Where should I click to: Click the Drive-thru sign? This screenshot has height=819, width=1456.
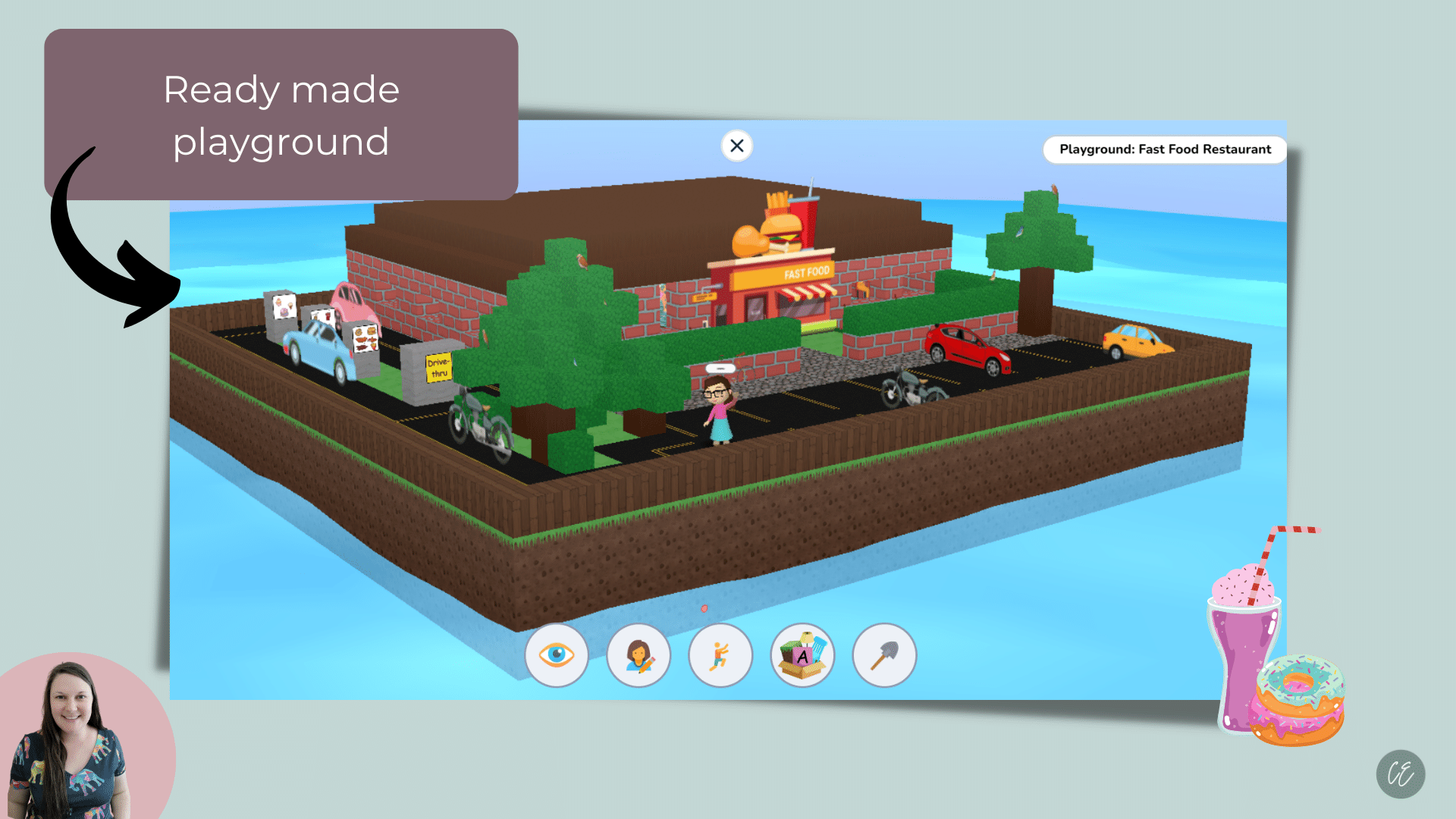tap(438, 366)
